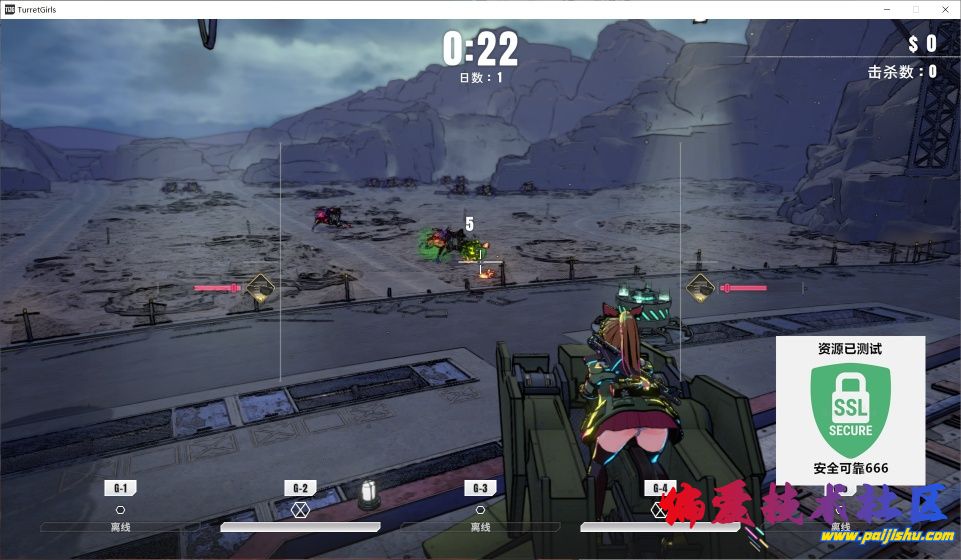The height and width of the screenshot is (560, 961).
Task: Click the left lane diamond turret icon
Action: tap(260, 288)
